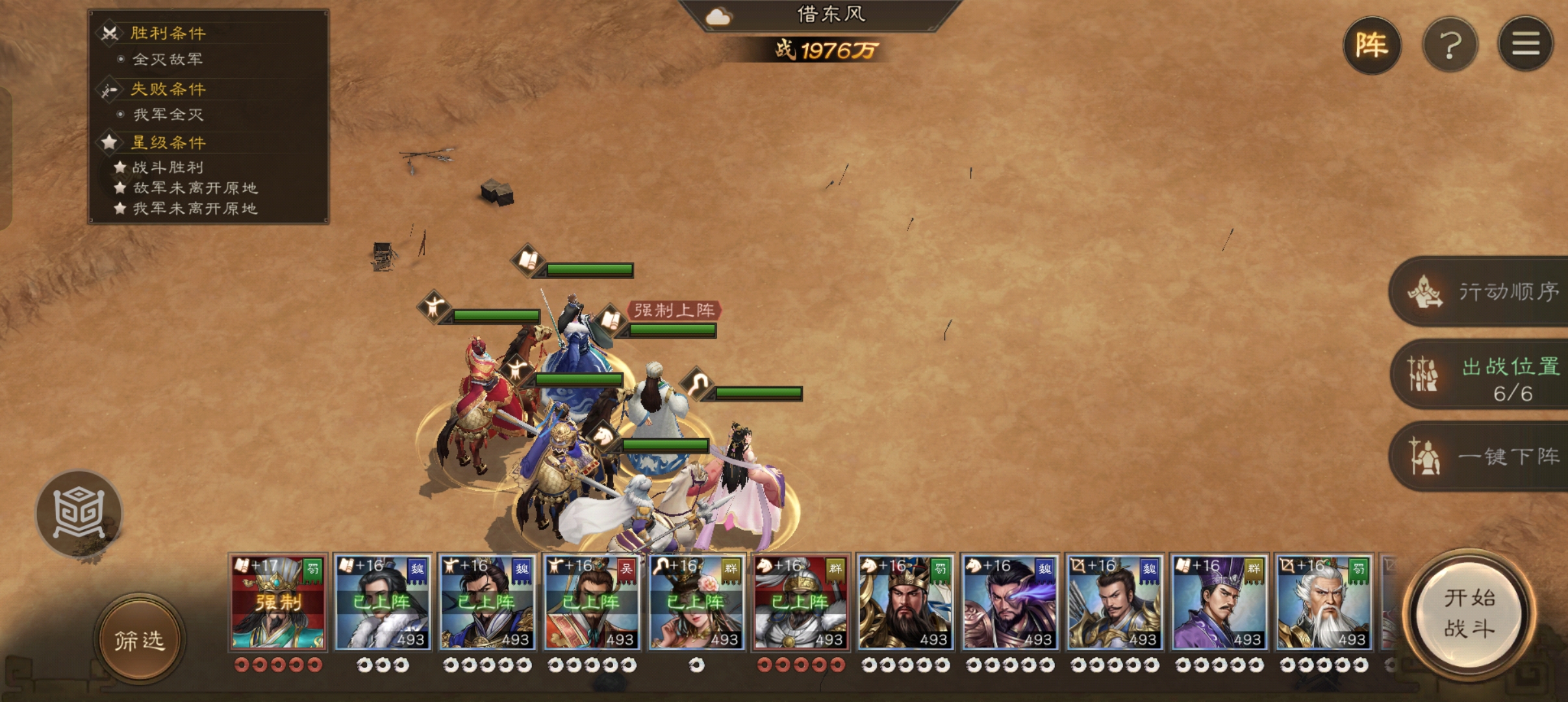Open the 阵 formation menu
1568x702 pixels.
(x=1371, y=45)
